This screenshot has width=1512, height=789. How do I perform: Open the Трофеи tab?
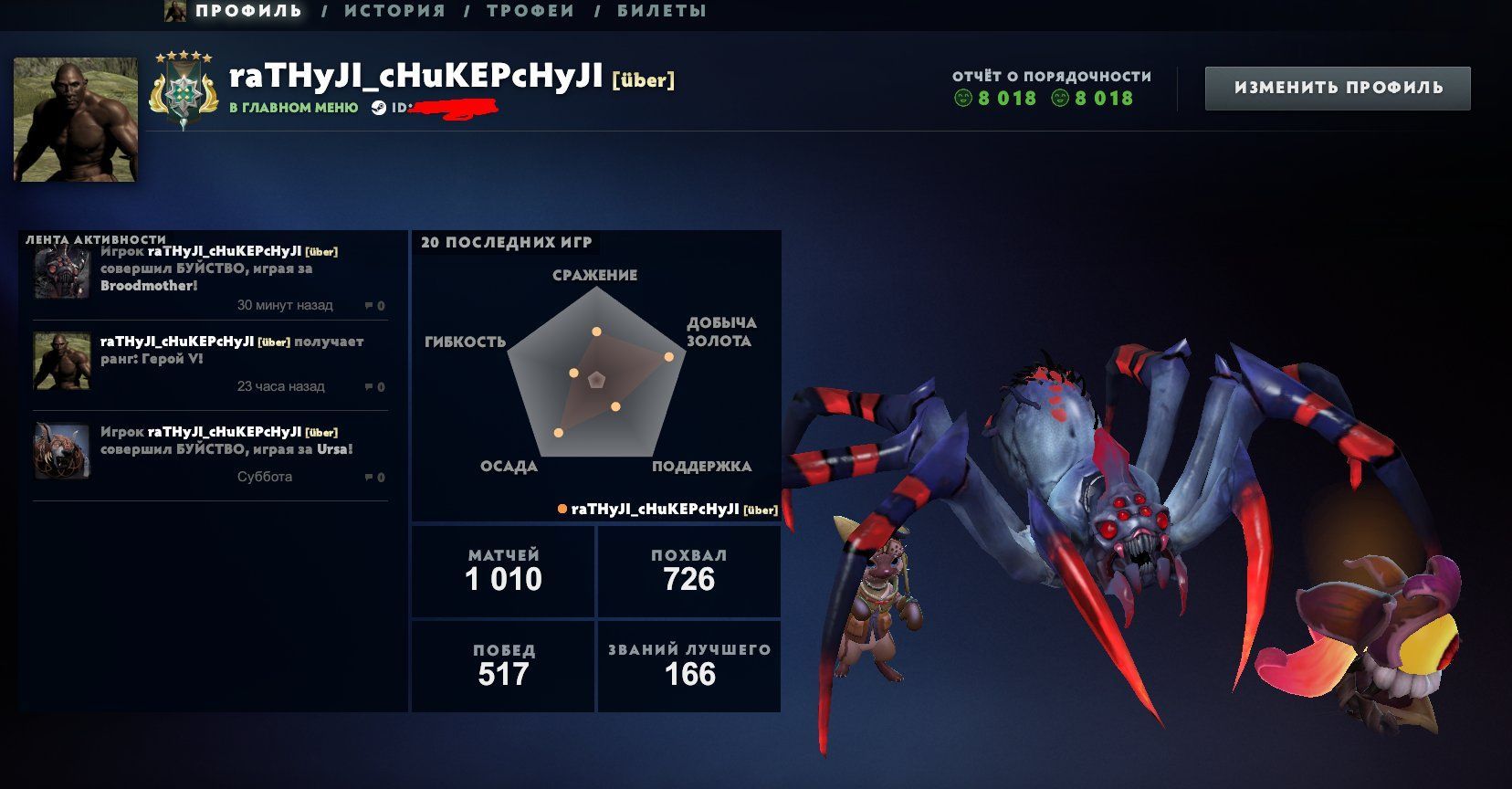(530, 11)
